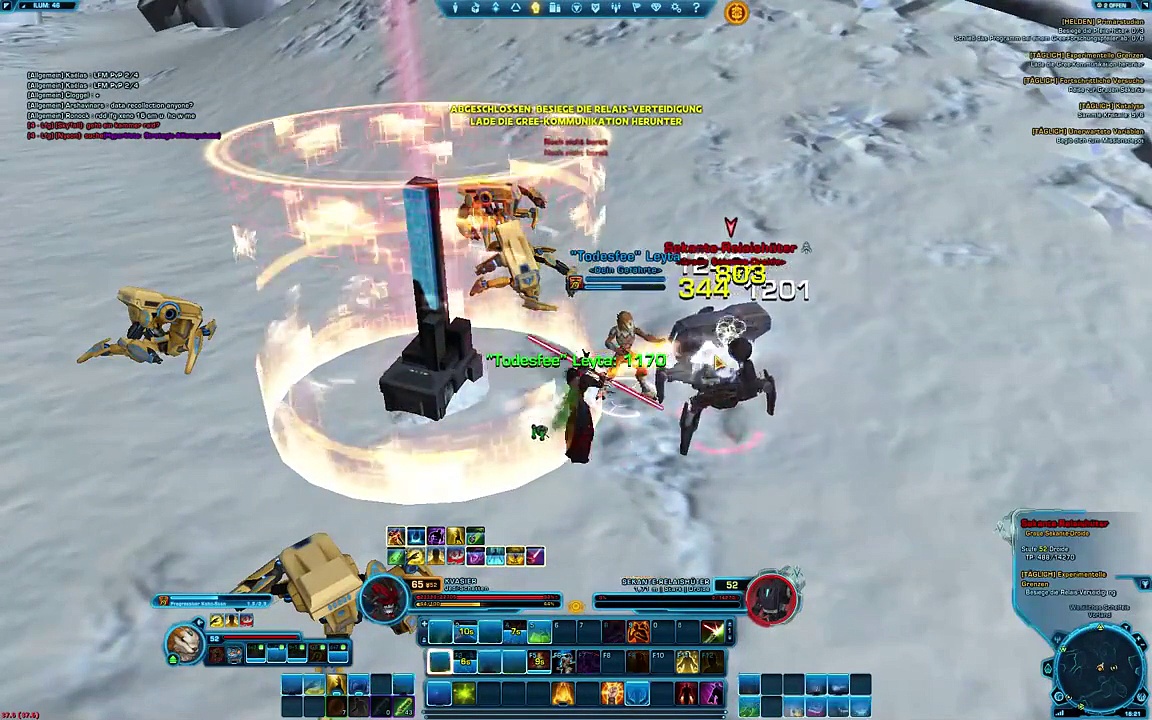Use the ability showing a 9s cooldown
The image size is (1152, 720).
pos(539,661)
